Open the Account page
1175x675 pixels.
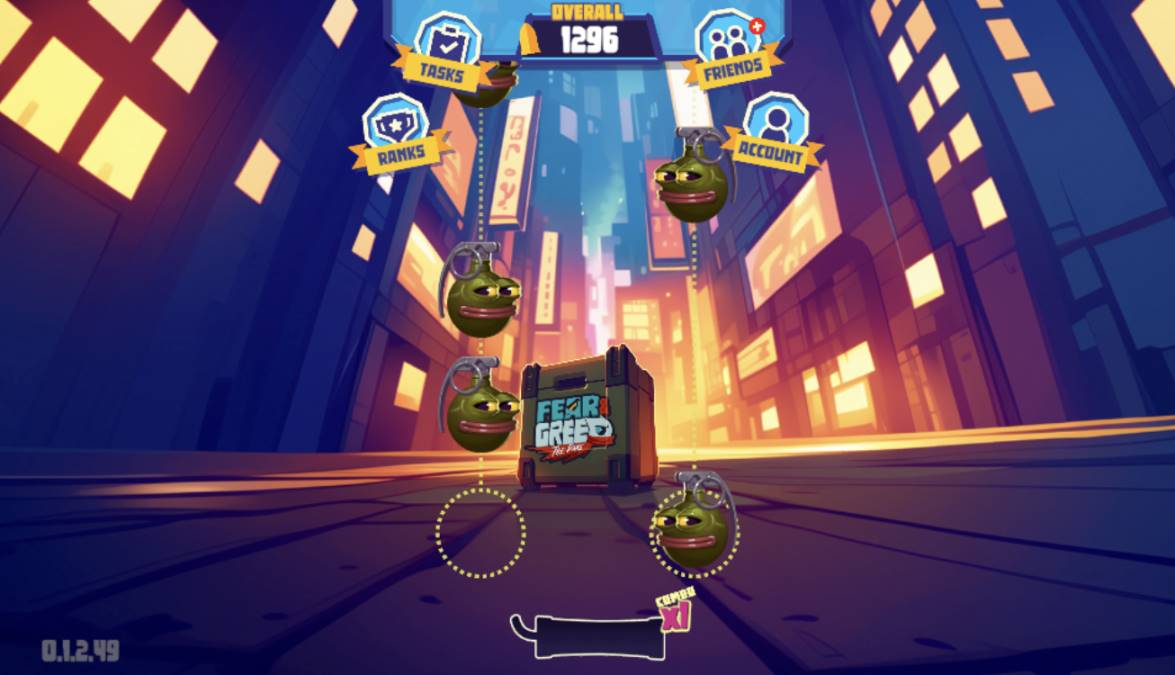point(772,133)
